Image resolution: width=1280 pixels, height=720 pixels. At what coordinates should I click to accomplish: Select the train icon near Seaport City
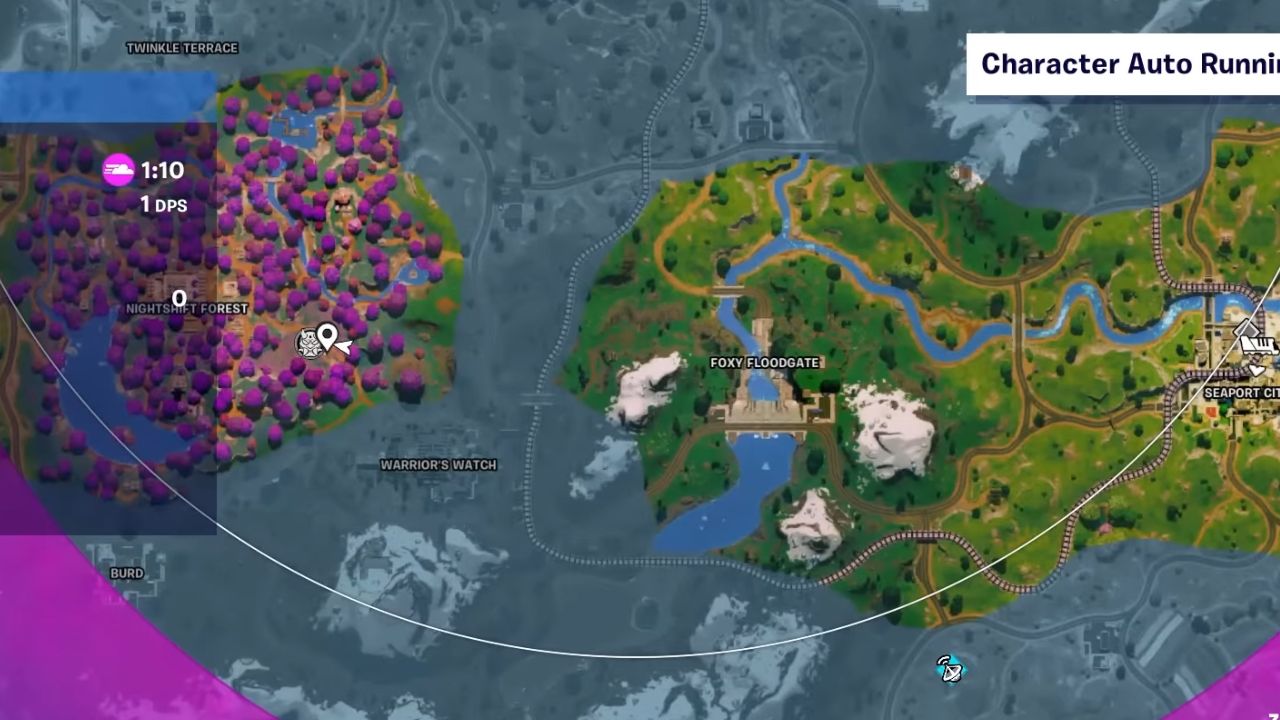pyautogui.click(x=1258, y=344)
